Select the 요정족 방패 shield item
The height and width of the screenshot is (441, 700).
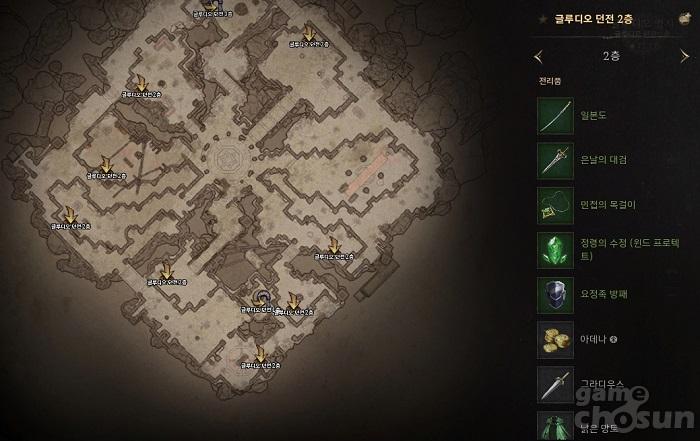tap(555, 294)
